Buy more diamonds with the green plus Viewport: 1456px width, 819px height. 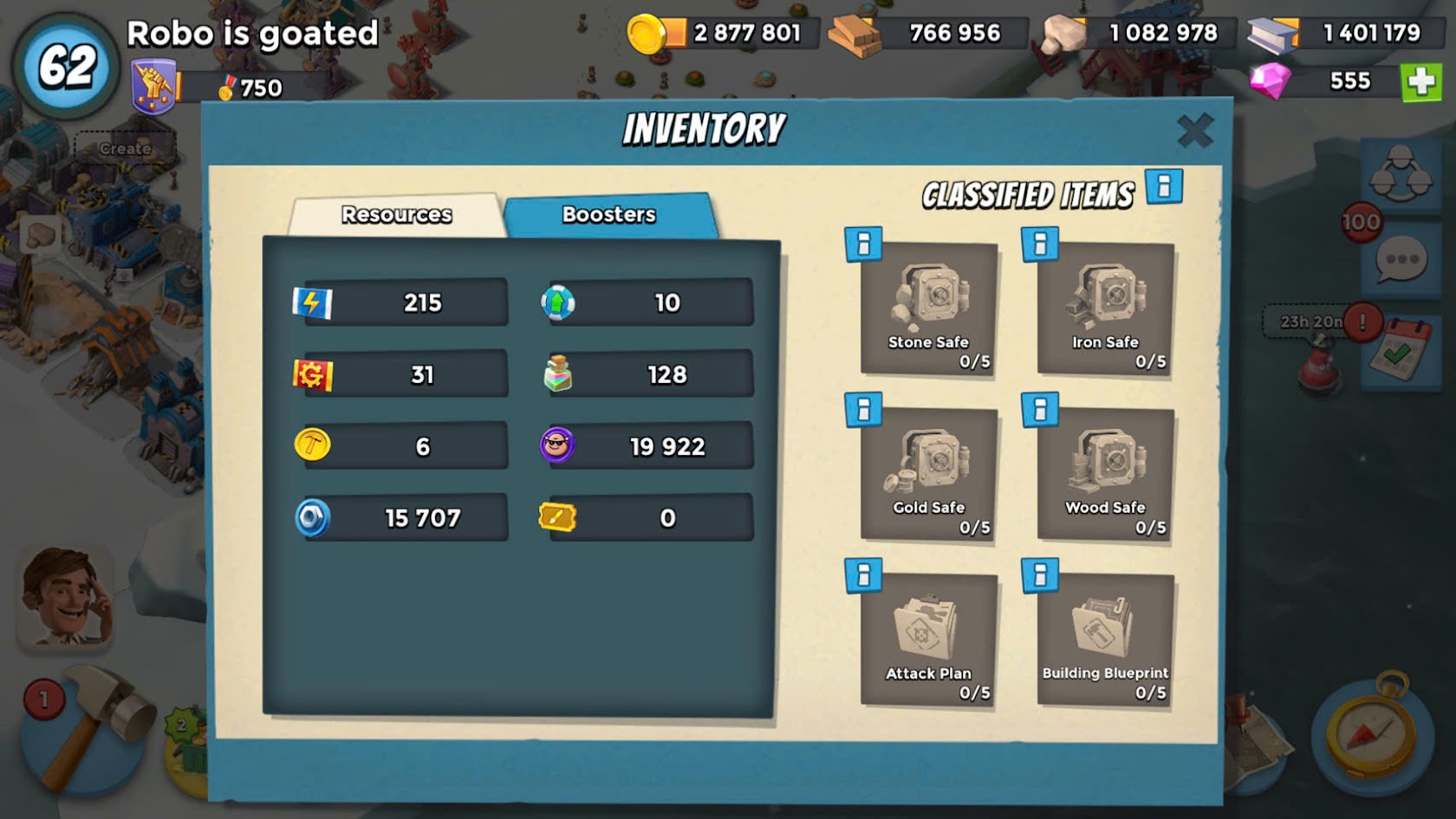click(x=1420, y=82)
